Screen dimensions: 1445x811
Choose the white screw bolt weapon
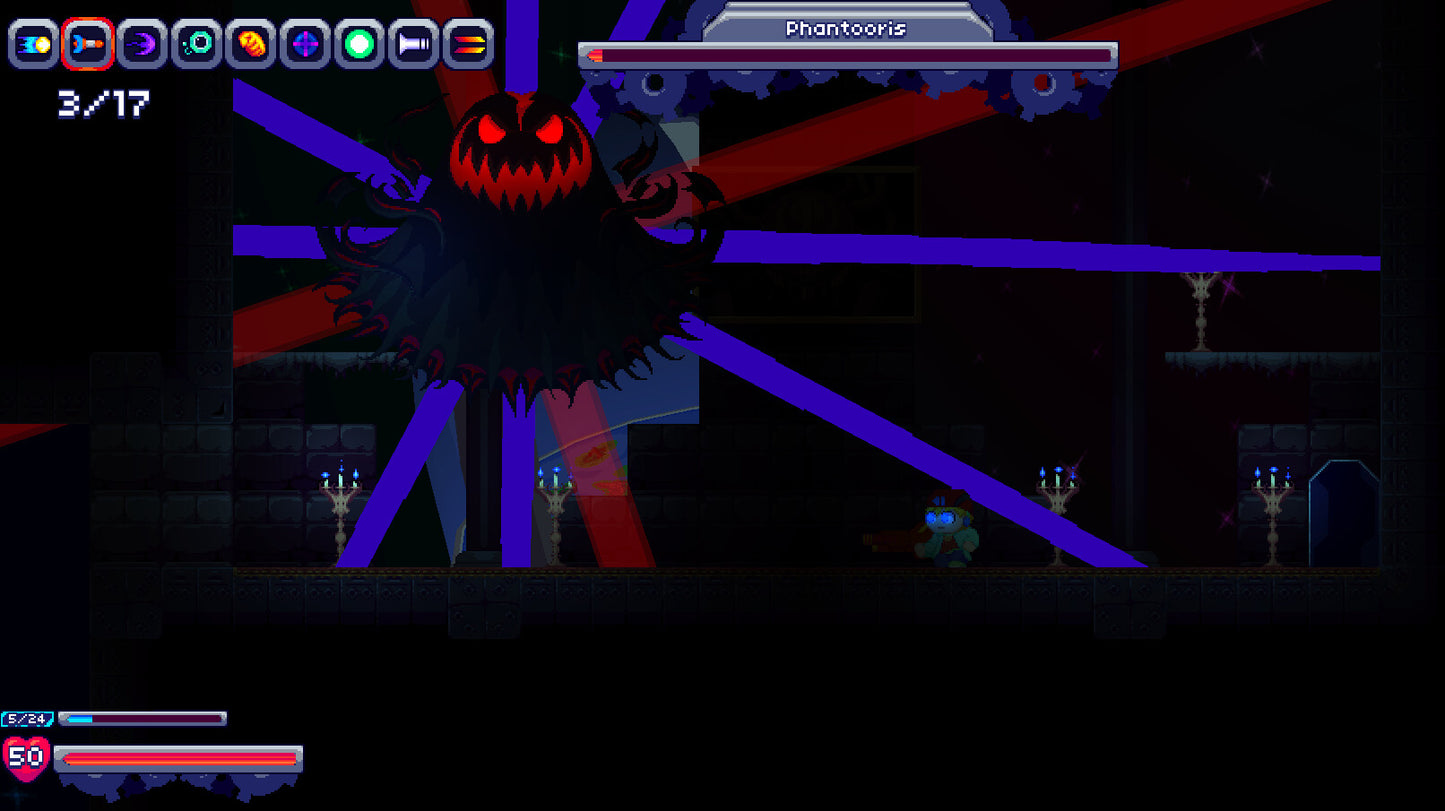click(x=413, y=45)
